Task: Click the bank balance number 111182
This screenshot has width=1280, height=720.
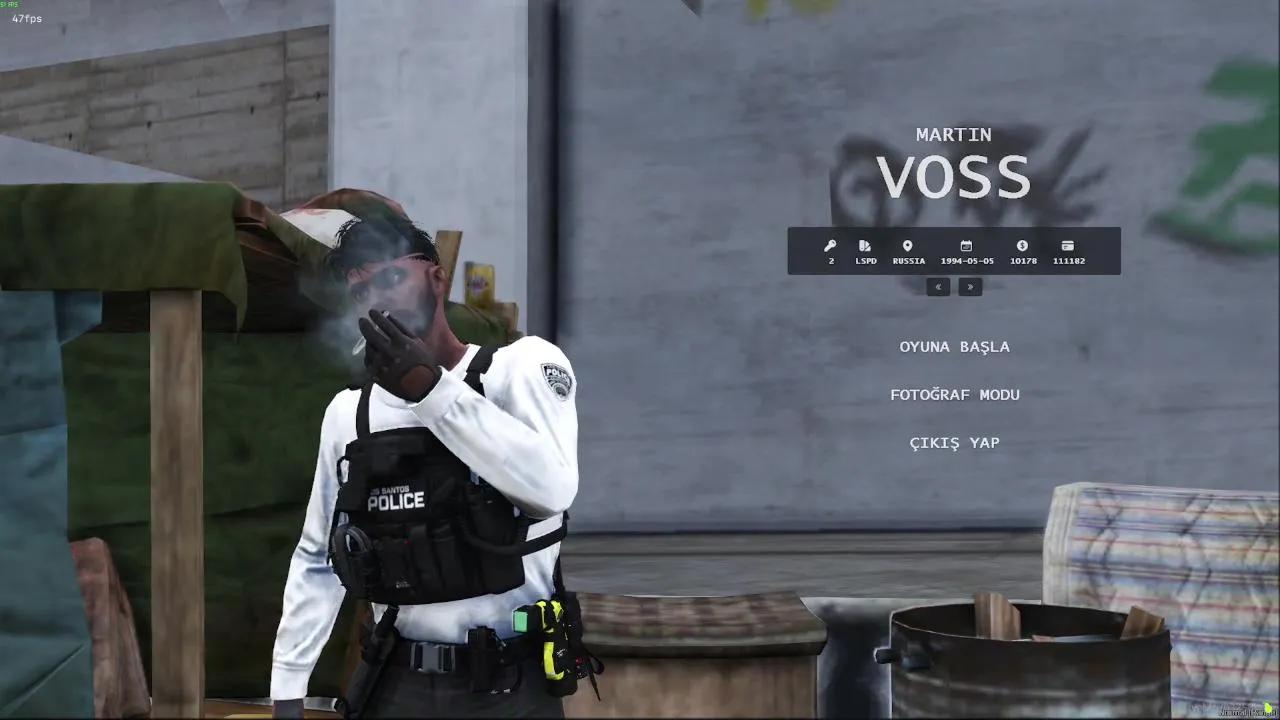Action: pos(1068,261)
